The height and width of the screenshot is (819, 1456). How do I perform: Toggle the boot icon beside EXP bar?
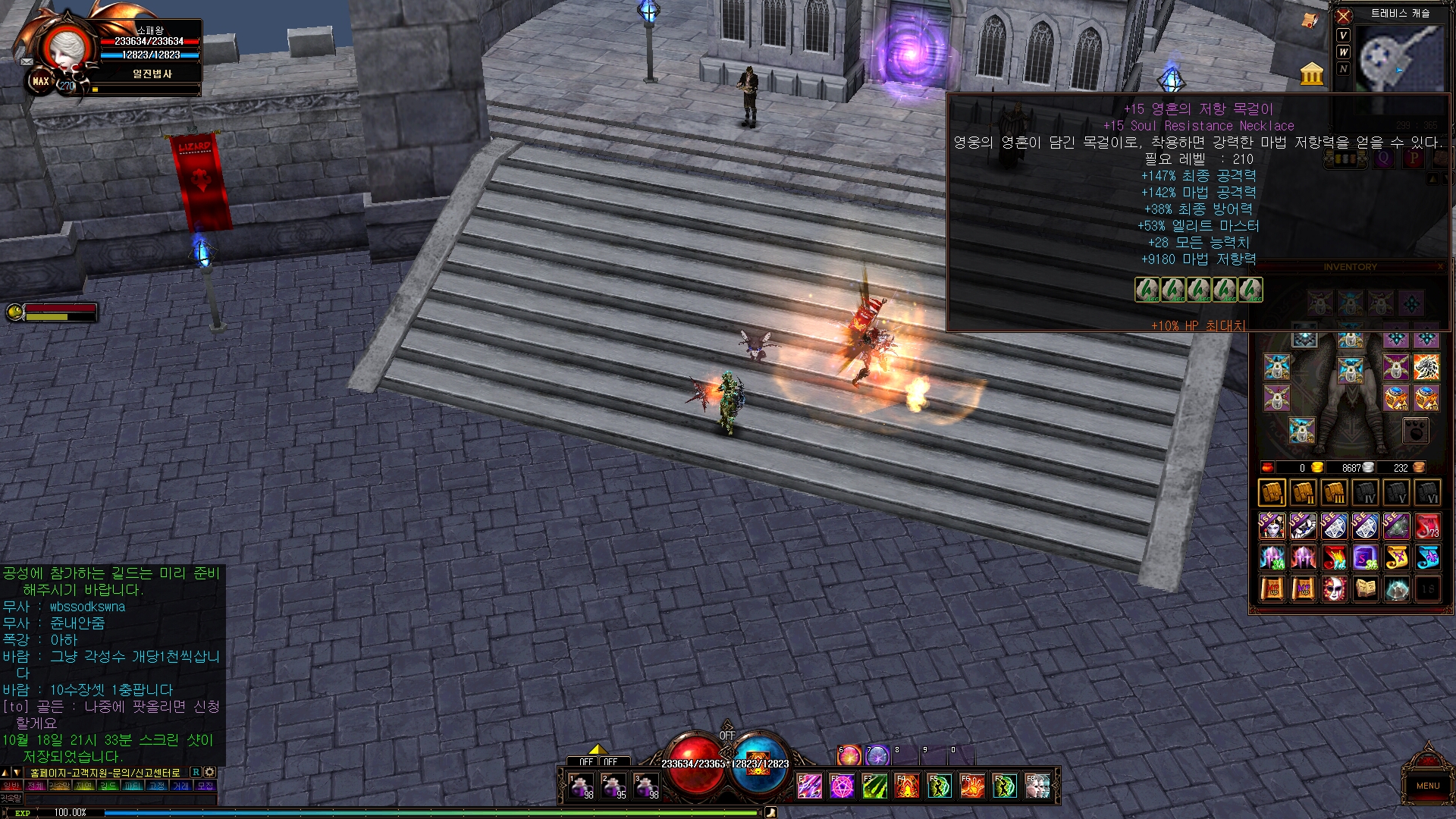(771, 813)
